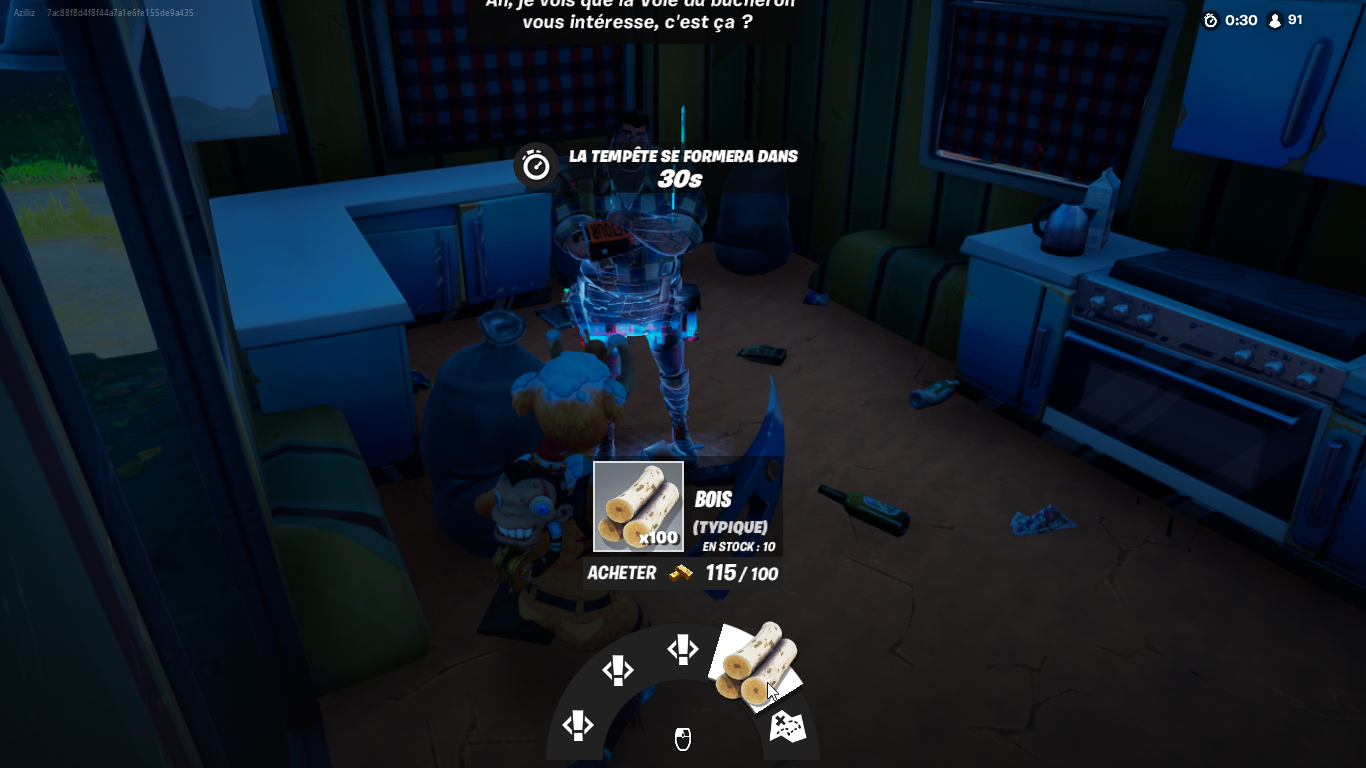Click the gold bar icon beside ACHETER
This screenshot has height=768, width=1366.
[x=678, y=573]
